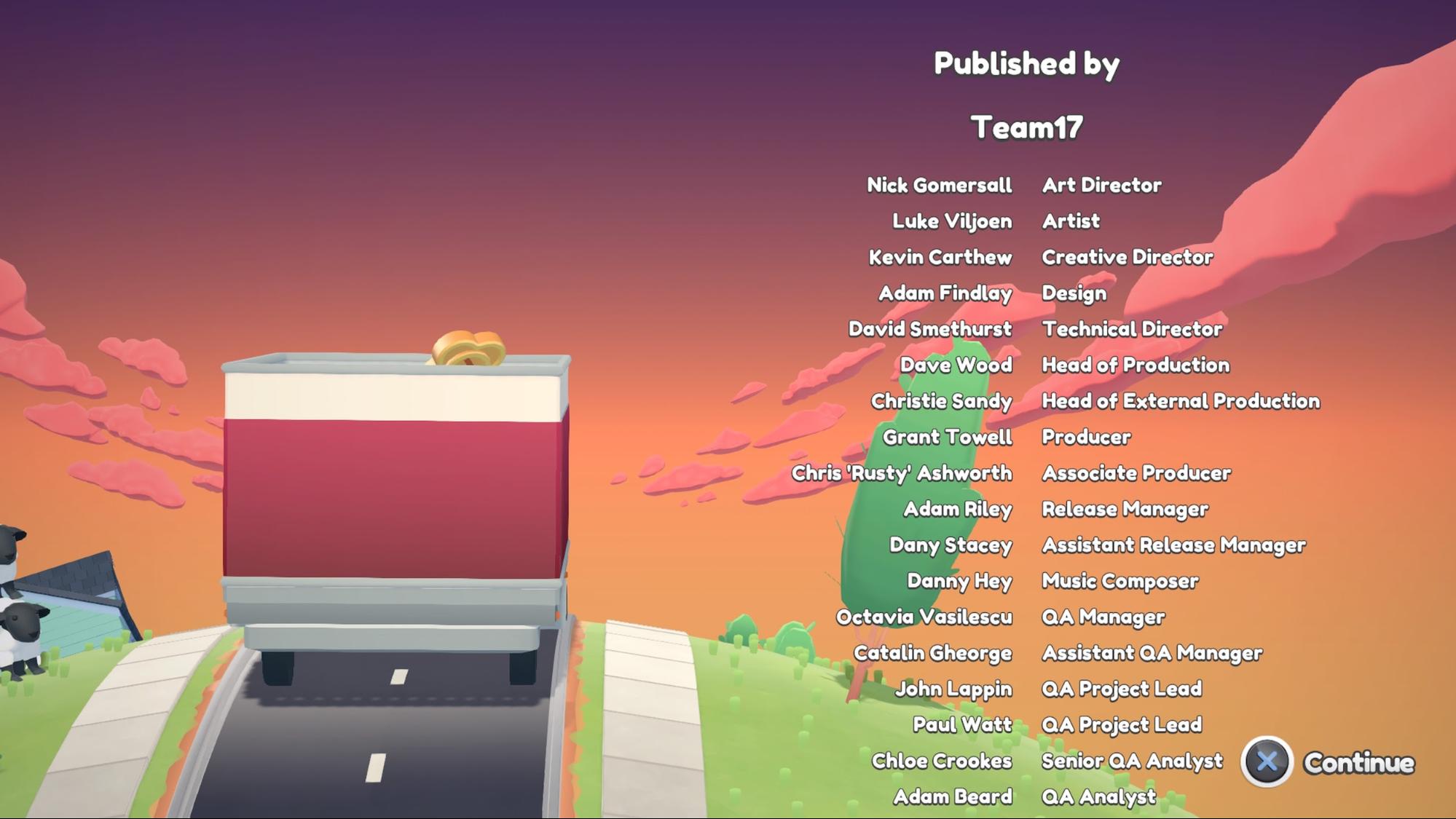Click Dave Wood's Head of Production credit

(955, 365)
